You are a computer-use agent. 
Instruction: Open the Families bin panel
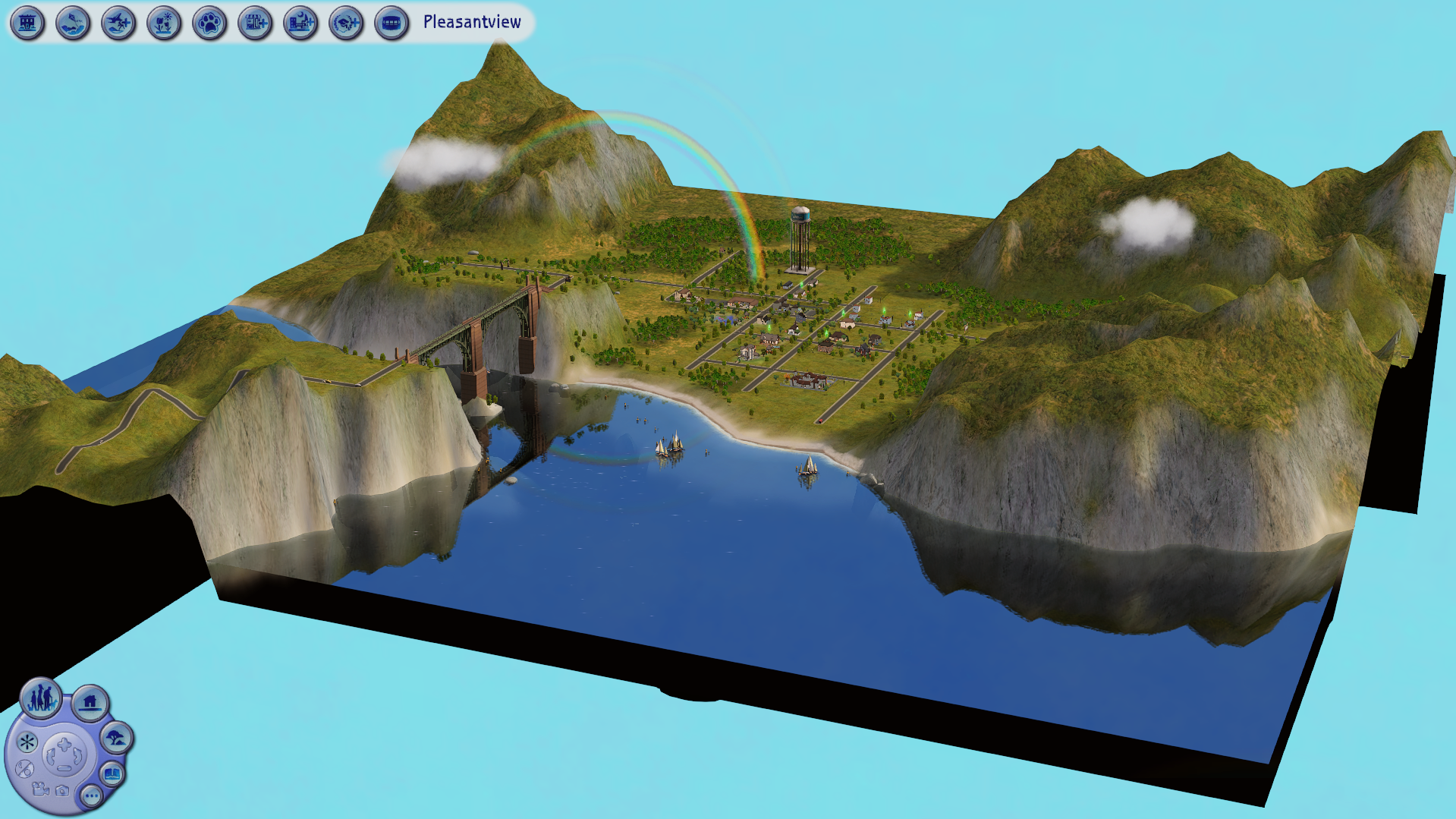pyautogui.click(x=42, y=701)
